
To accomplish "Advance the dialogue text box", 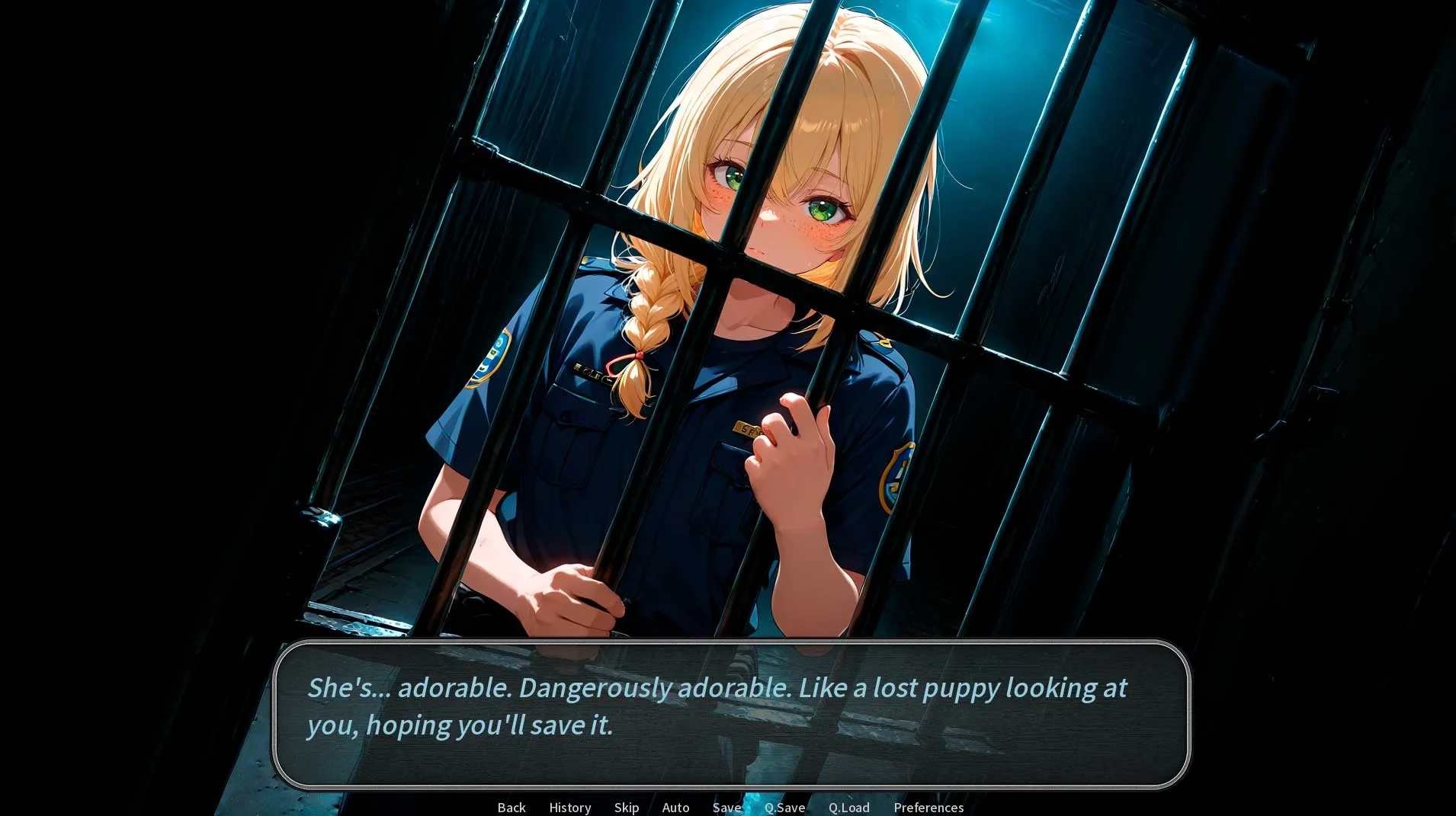I will (x=730, y=713).
